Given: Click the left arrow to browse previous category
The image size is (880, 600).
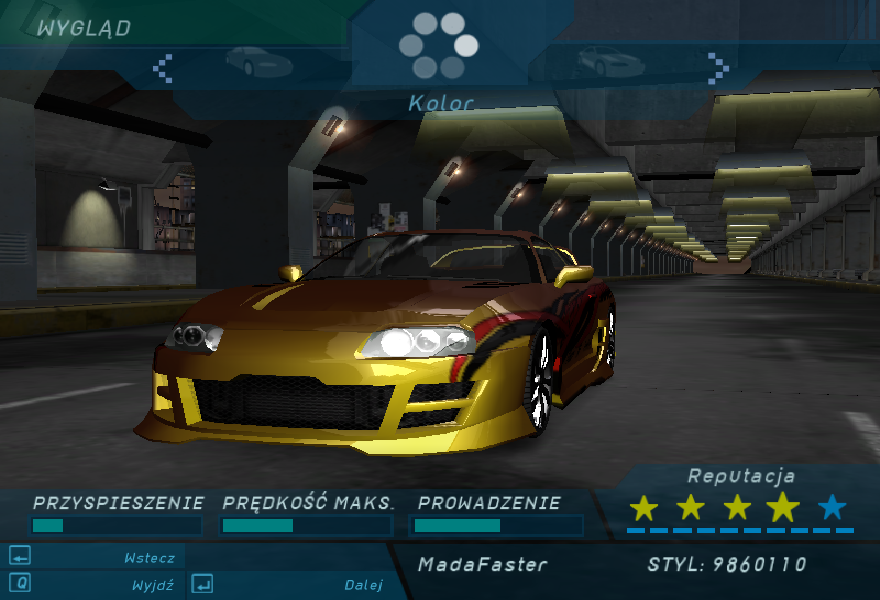Looking at the screenshot, I should [x=163, y=67].
